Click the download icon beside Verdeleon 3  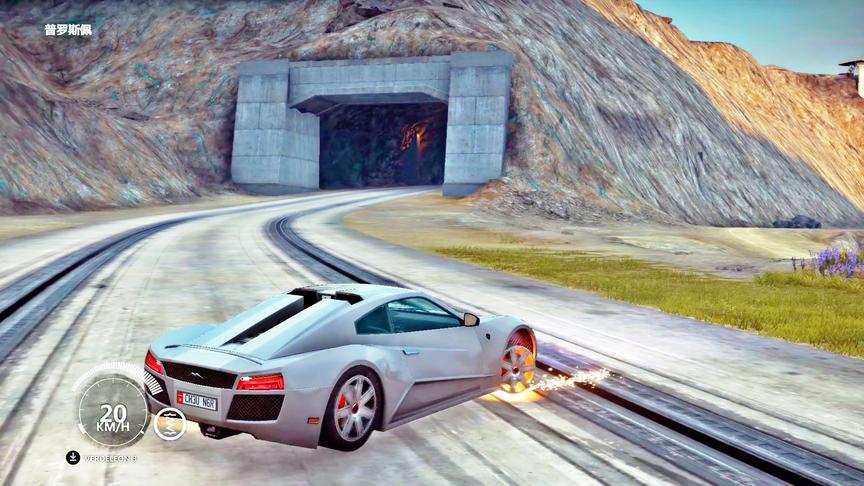point(73,457)
